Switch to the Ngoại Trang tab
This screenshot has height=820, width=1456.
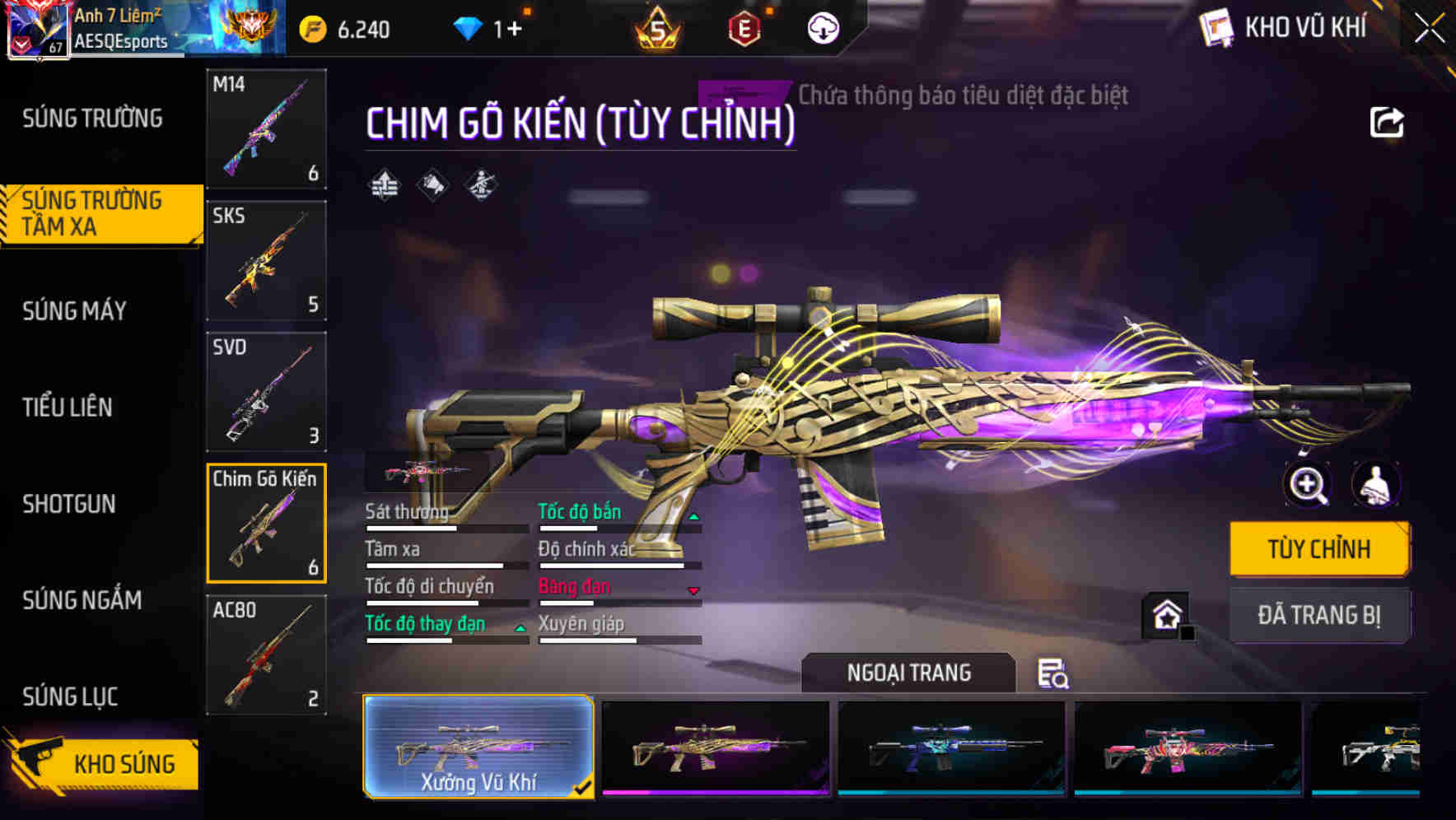pyautogui.click(x=908, y=673)
